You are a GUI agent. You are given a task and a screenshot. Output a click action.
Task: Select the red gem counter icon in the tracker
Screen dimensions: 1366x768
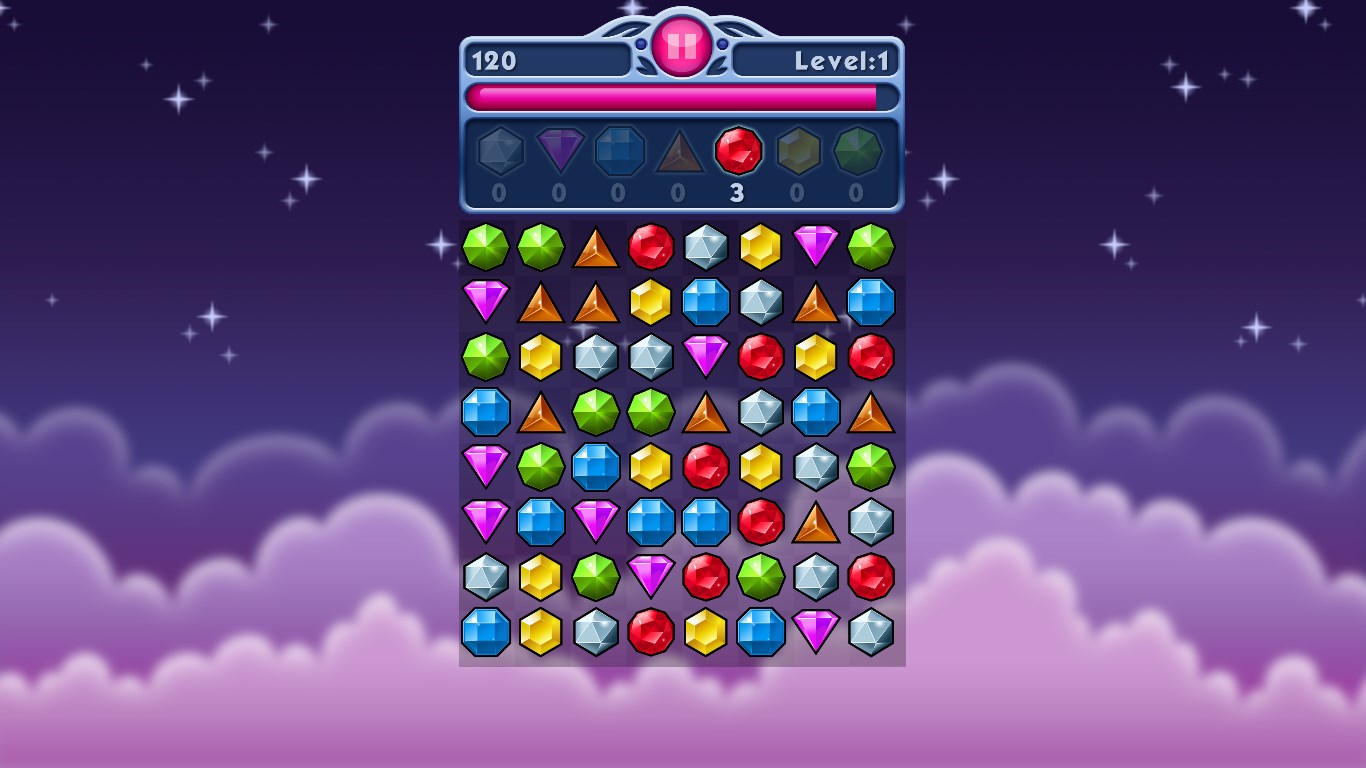[x=737, y=150]
